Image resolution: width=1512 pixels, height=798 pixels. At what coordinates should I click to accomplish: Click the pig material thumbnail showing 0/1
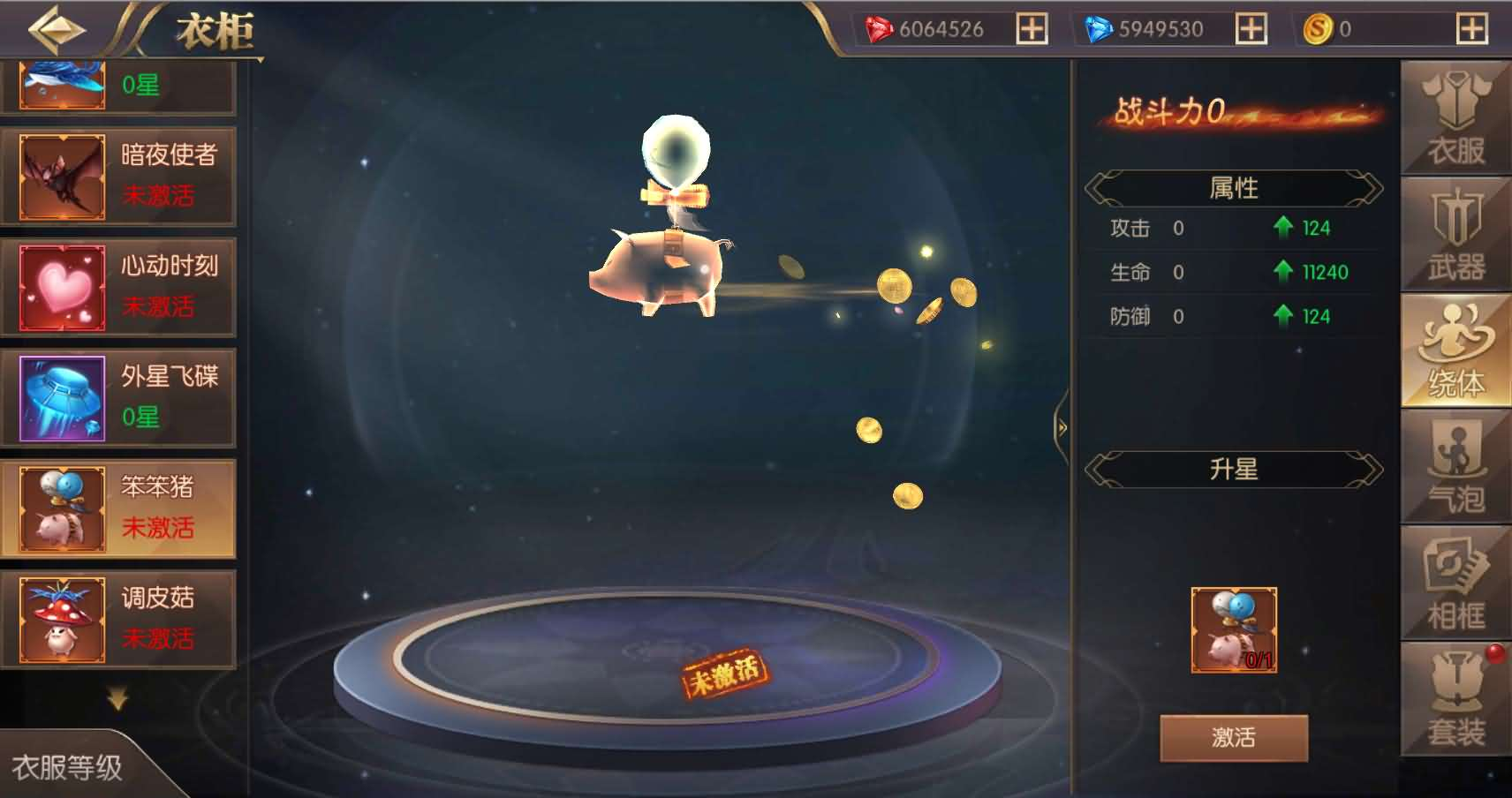coord(1235,630)
